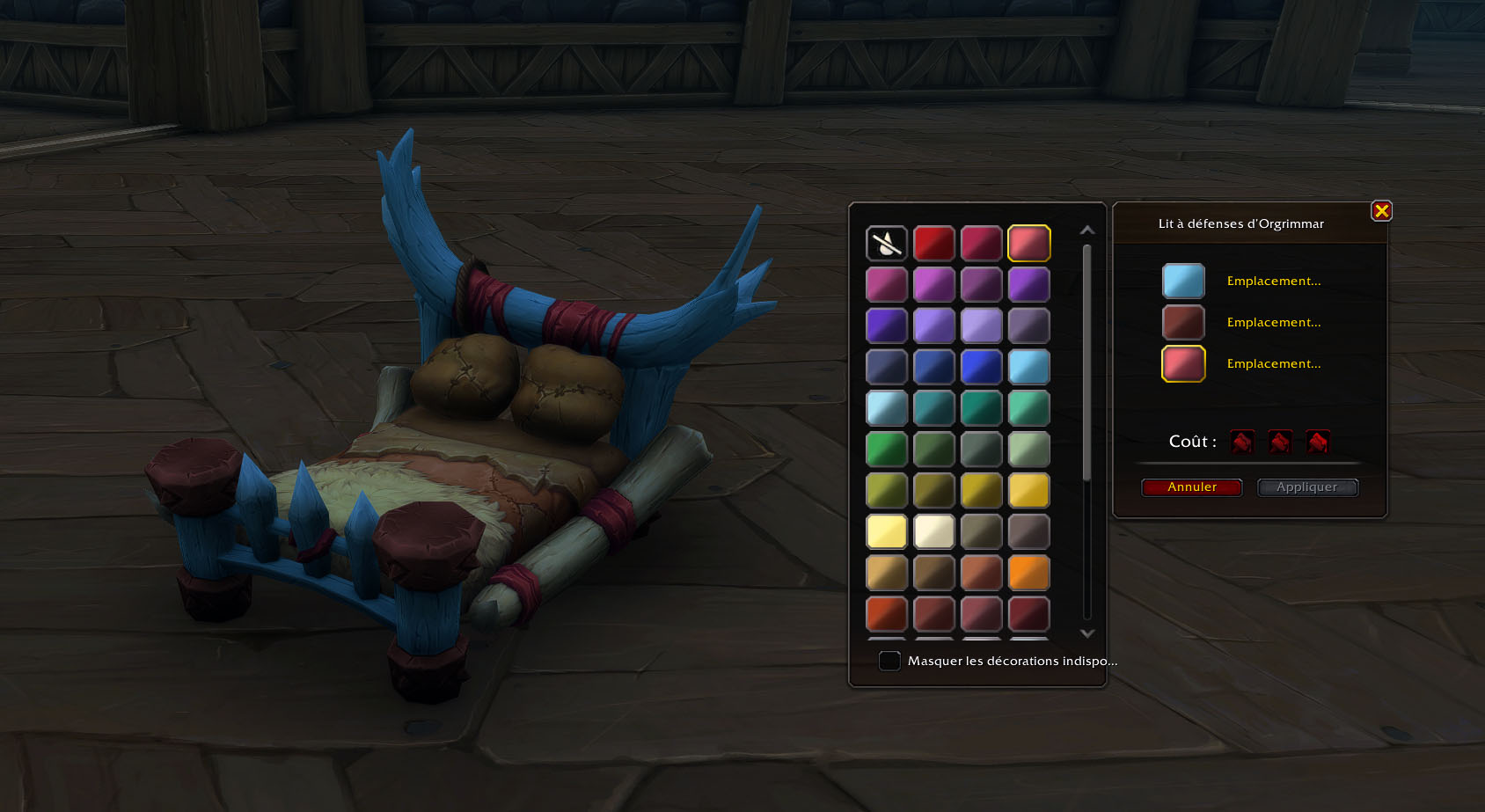
Task: Pick the bright royal blue swatch
Action: (x=982, y=367)
